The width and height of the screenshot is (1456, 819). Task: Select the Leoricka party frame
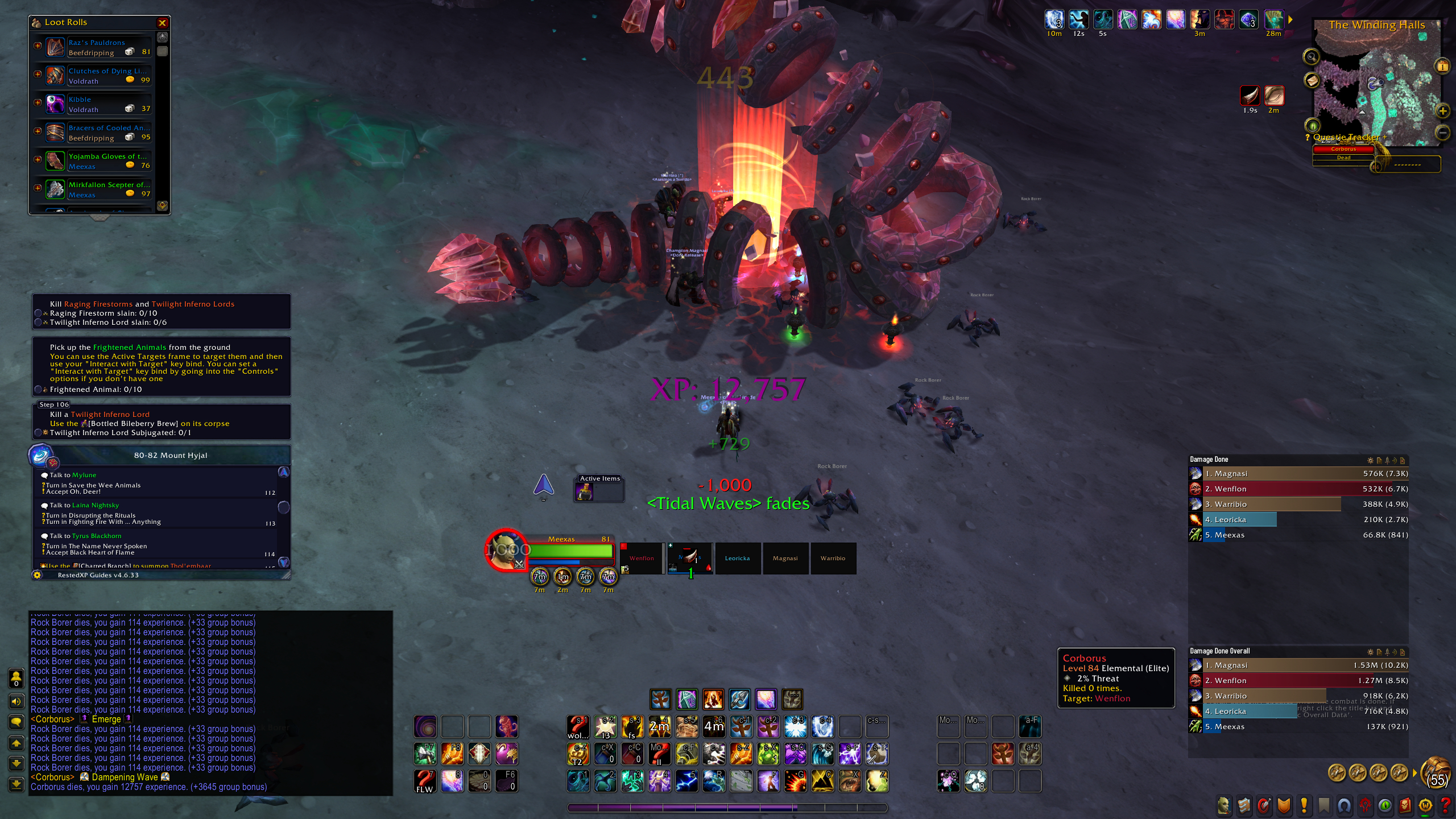click(x=737, y=559)
